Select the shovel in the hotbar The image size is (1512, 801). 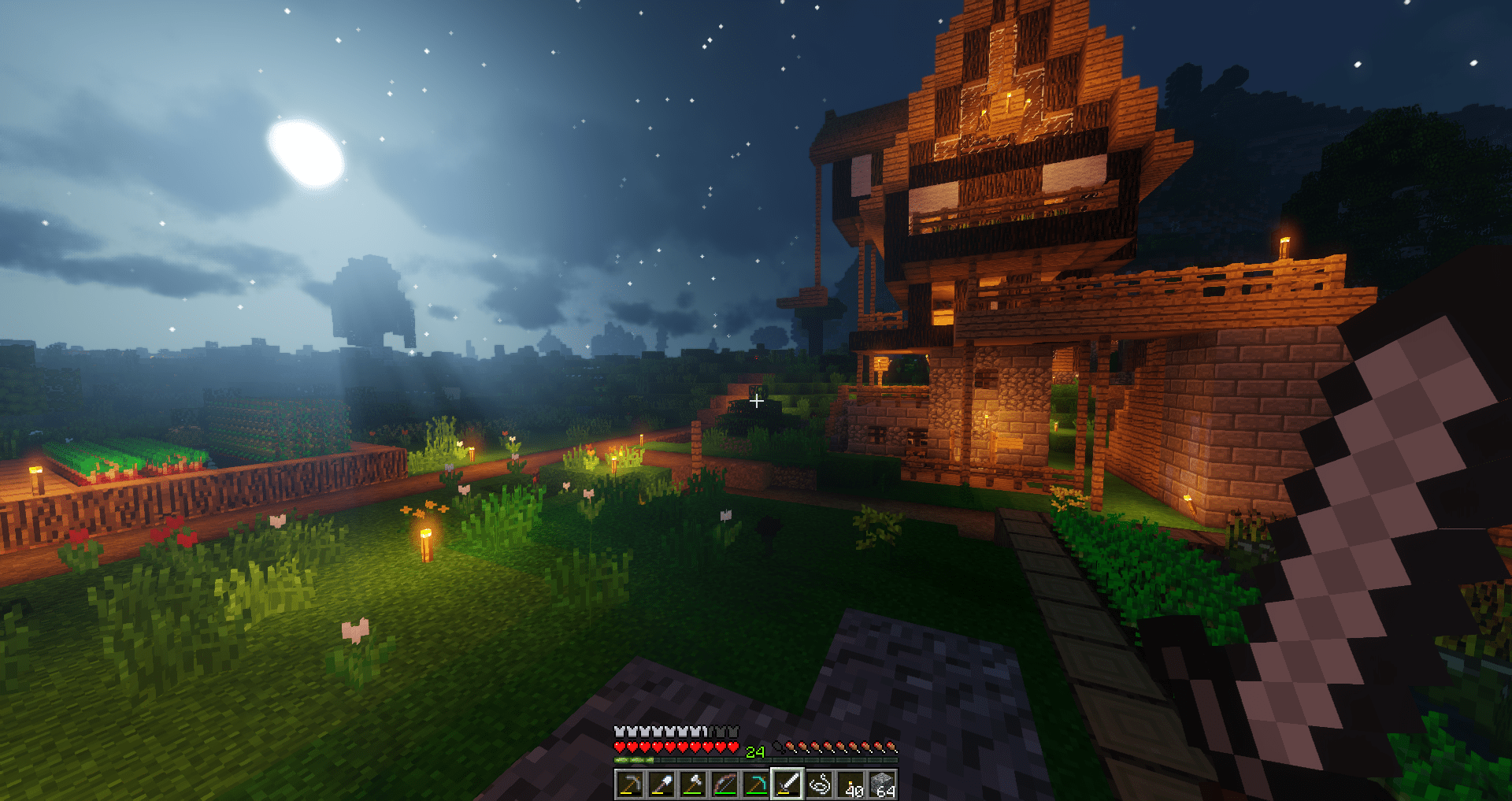(x=662, y=784)
